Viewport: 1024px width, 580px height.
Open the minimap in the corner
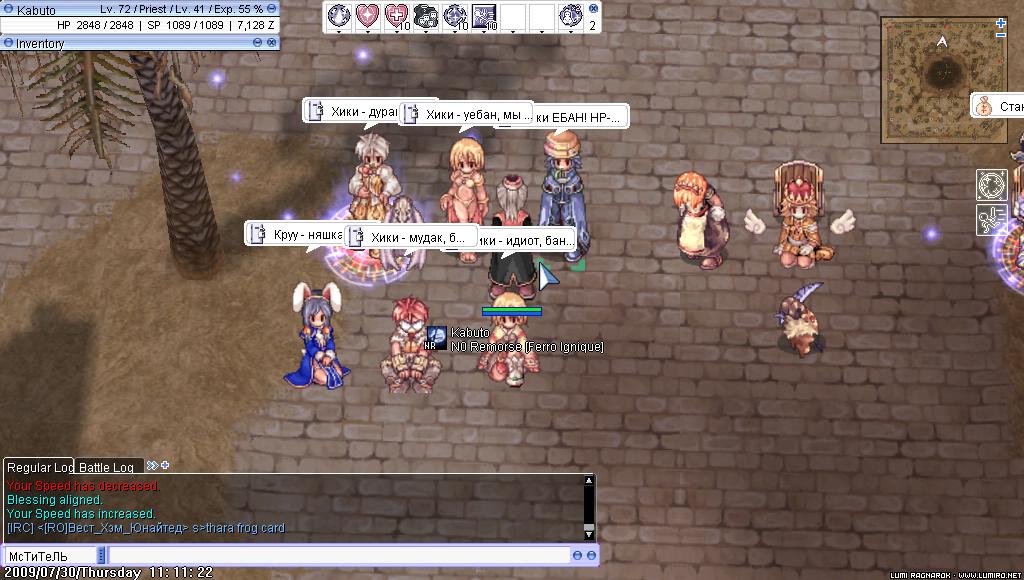[x=940, y=78]
